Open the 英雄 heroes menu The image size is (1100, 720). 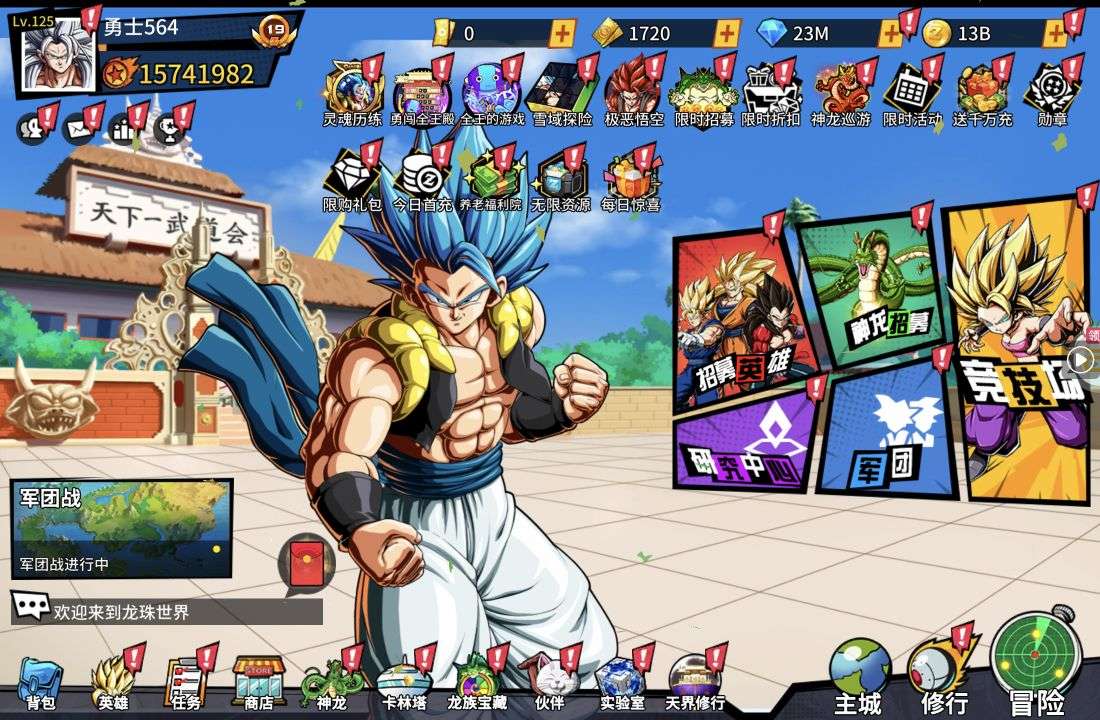112,682
